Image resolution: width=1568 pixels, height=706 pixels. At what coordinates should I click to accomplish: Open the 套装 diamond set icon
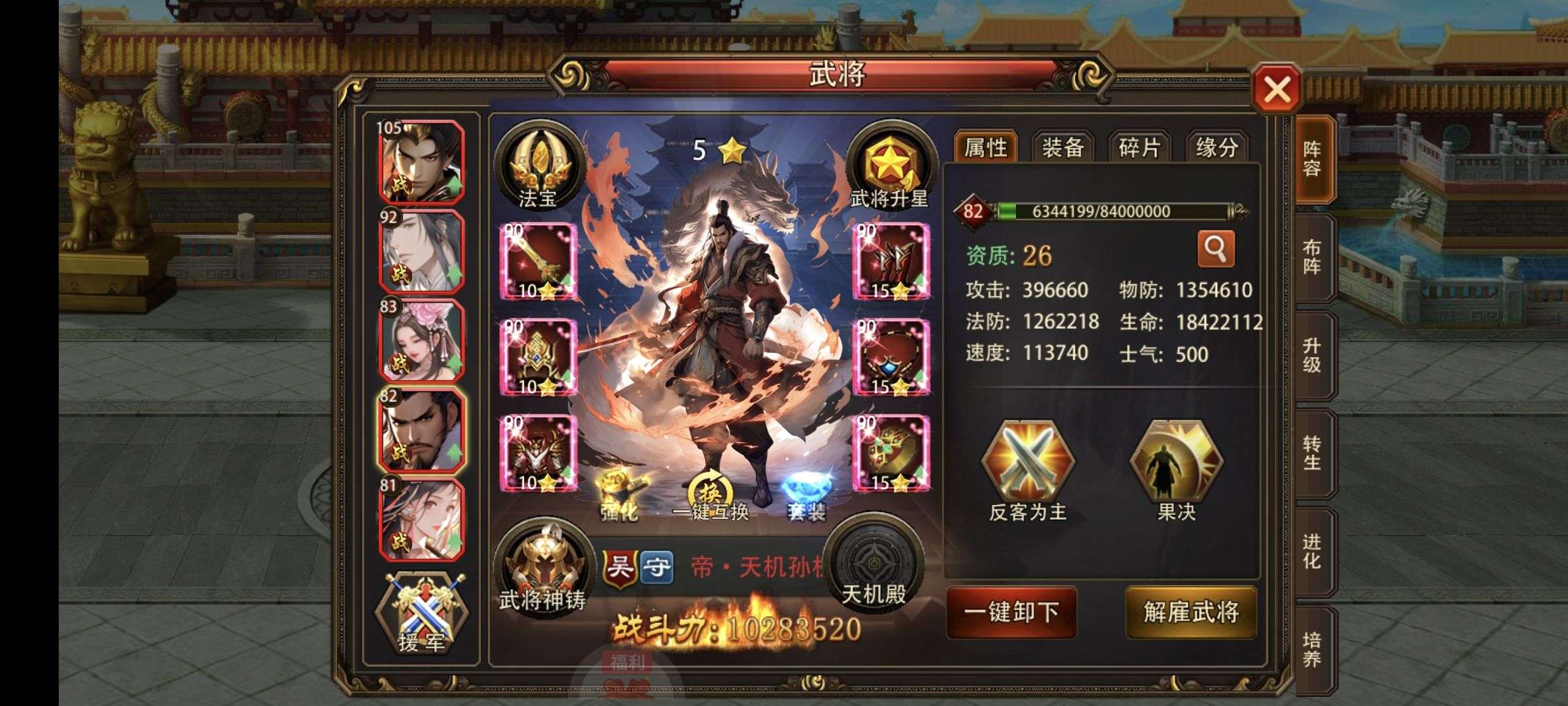(806, 495)
